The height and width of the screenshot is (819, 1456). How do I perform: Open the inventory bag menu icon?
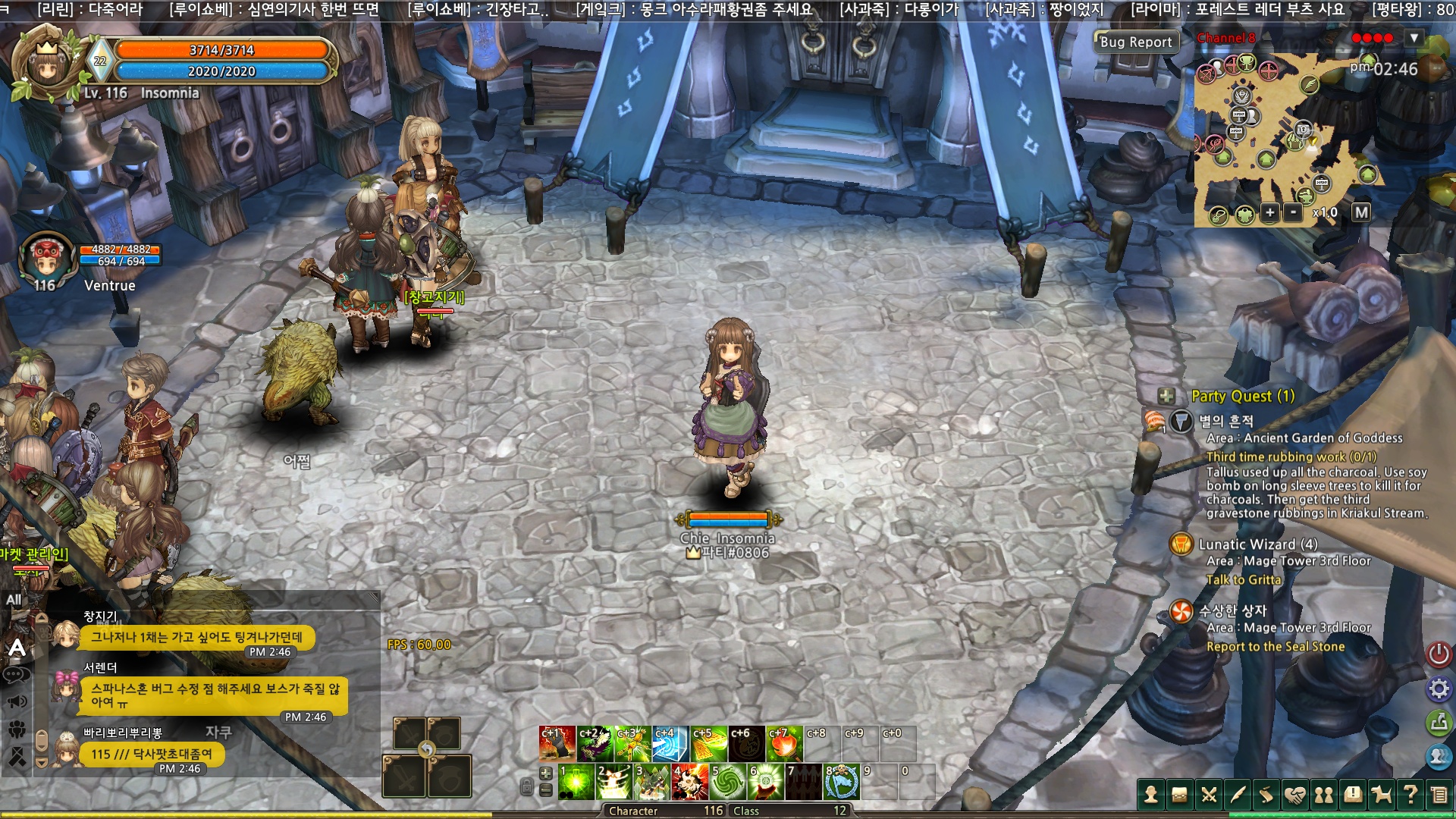tap(1180, 795)
